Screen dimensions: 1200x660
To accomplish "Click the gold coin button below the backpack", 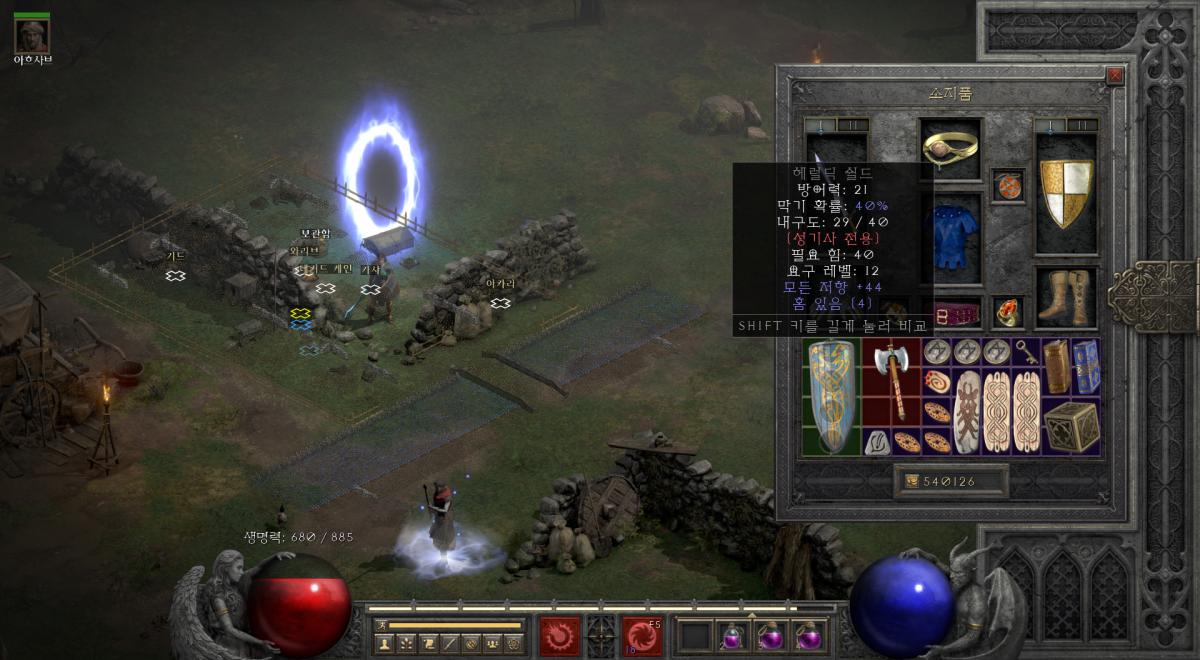I will tap(913, 482).
